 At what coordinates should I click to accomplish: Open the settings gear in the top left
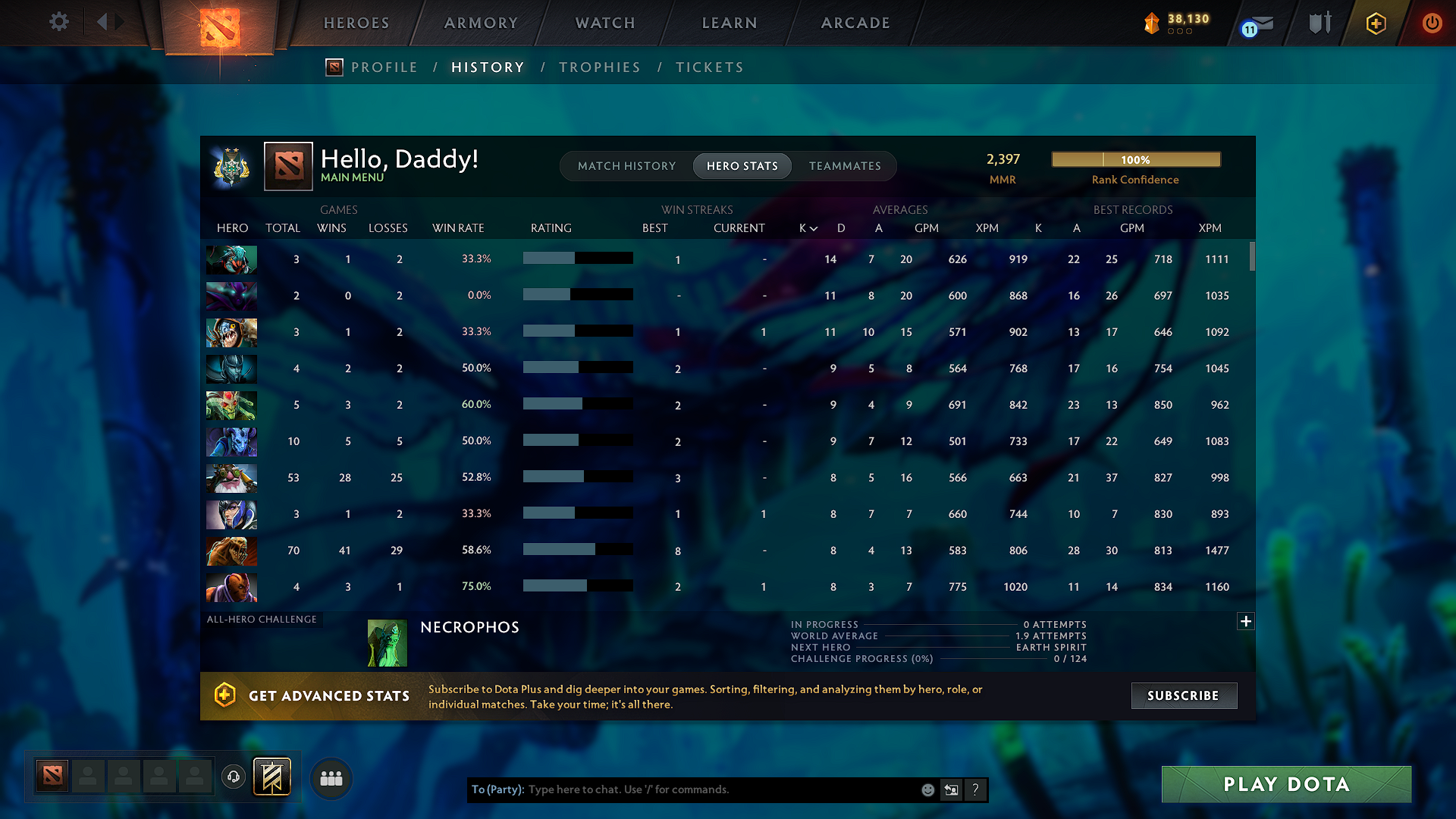click(x=59, y=22)
